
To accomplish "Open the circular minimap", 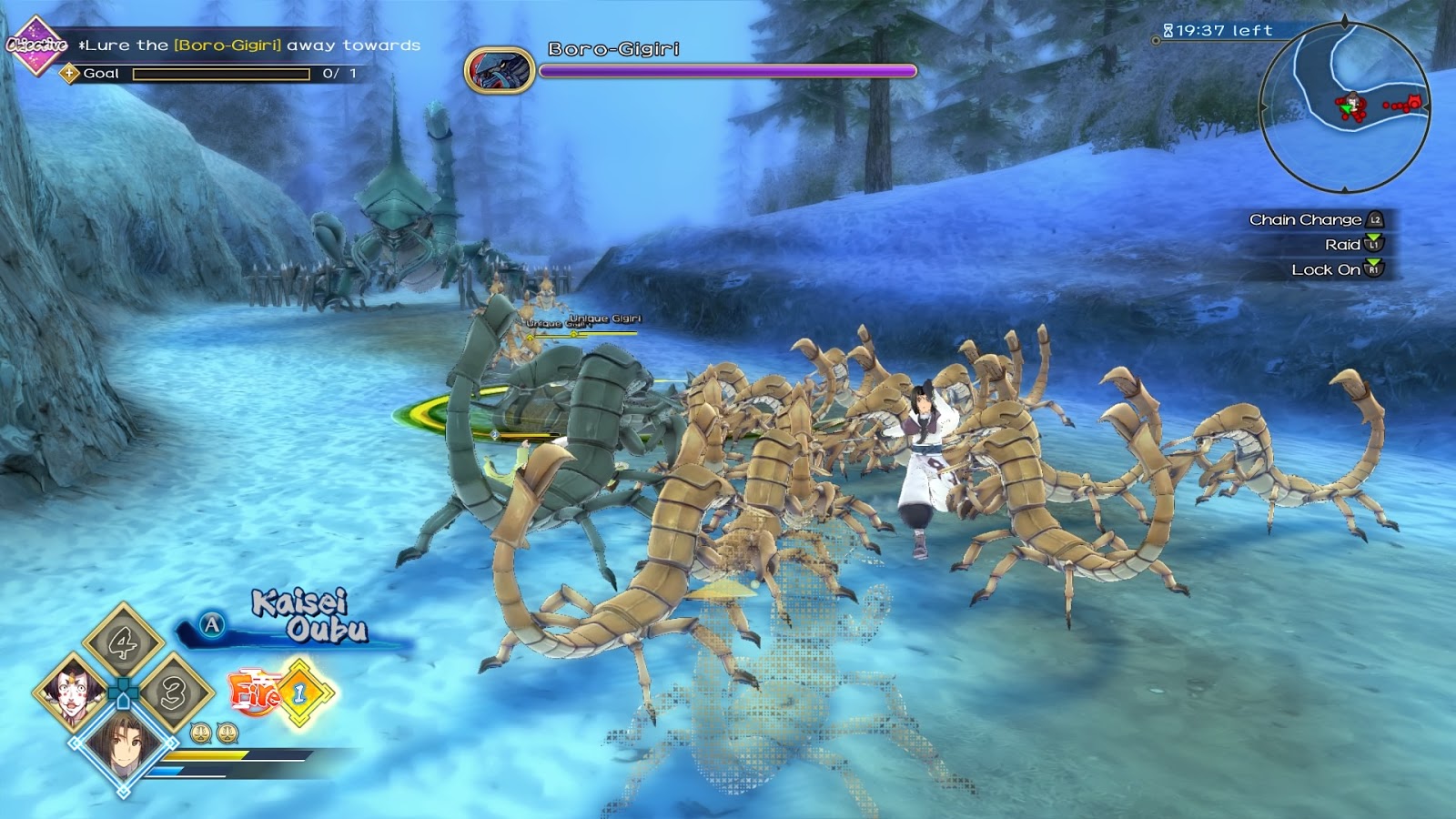I will pyautogui.click(x=1345, y=107).
